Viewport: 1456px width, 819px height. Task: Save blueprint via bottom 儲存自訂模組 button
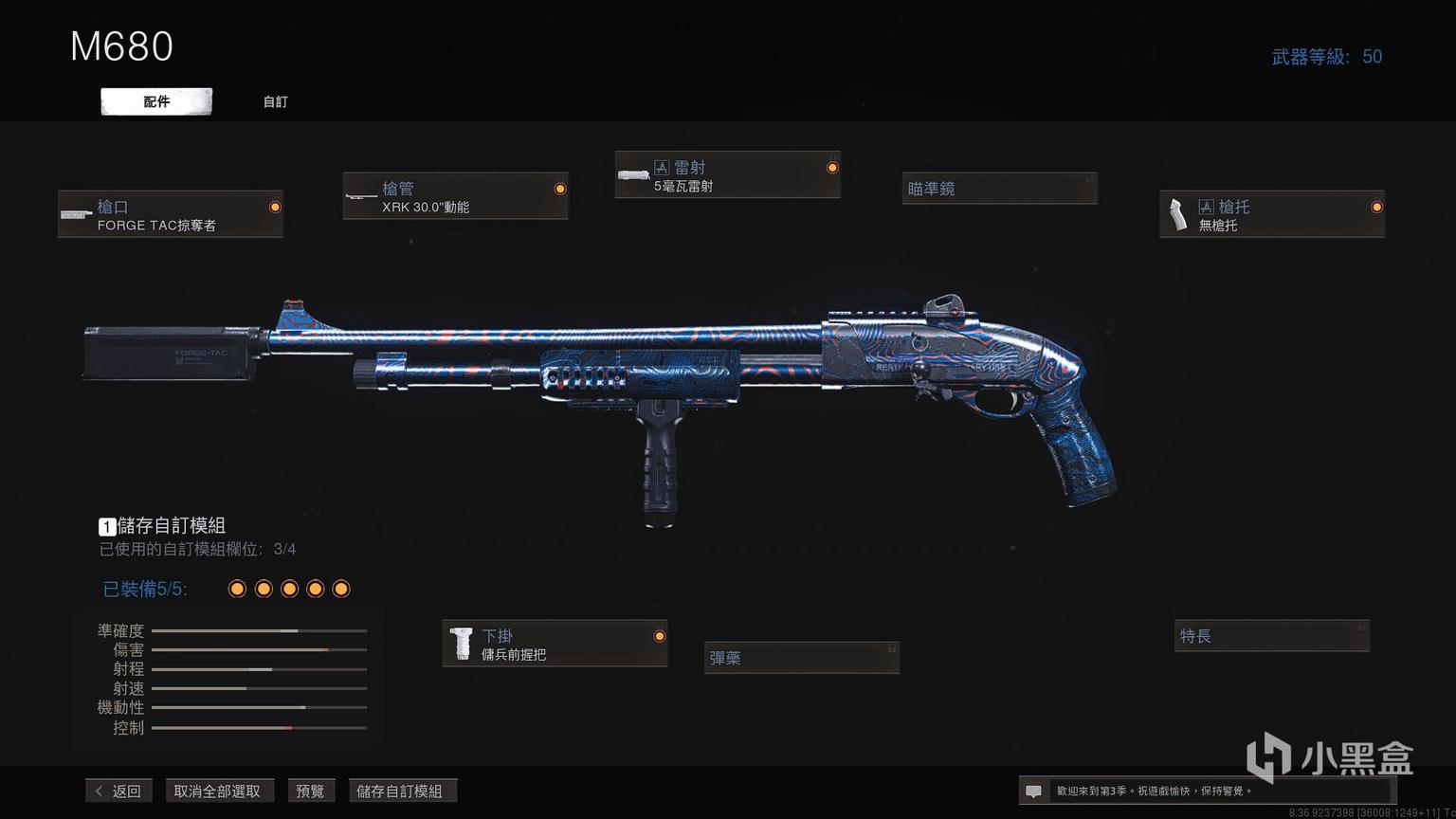point(400,791)
